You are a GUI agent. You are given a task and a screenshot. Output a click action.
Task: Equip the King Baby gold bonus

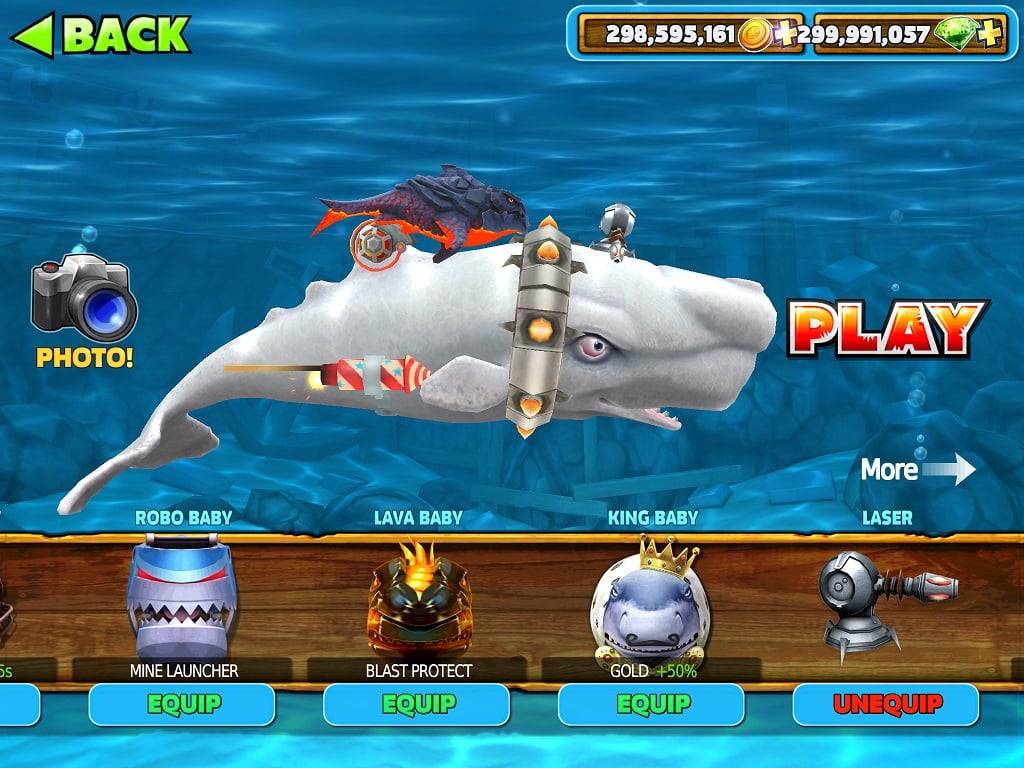click(651, 704)
